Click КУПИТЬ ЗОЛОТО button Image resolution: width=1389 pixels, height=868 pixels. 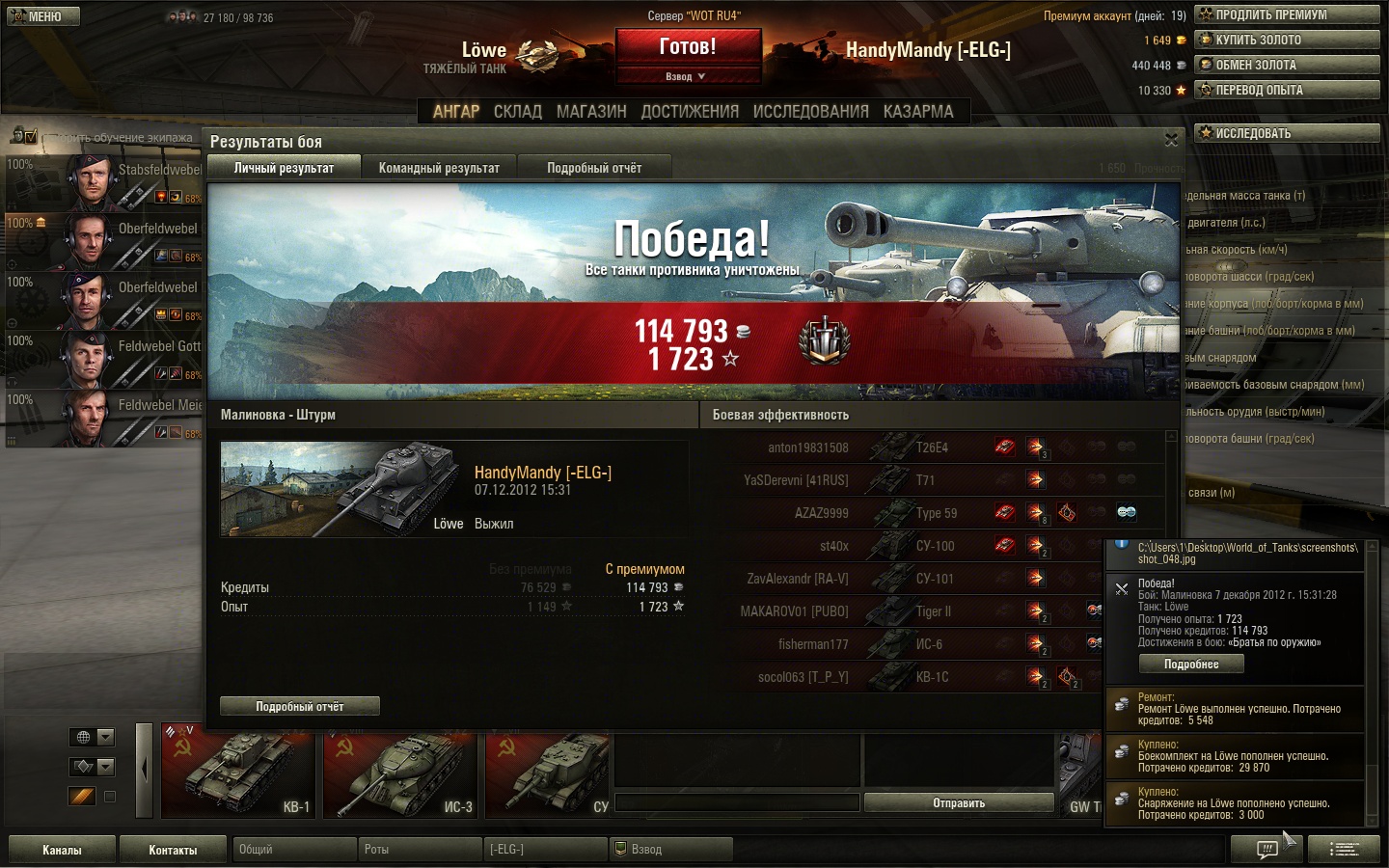1287,40
